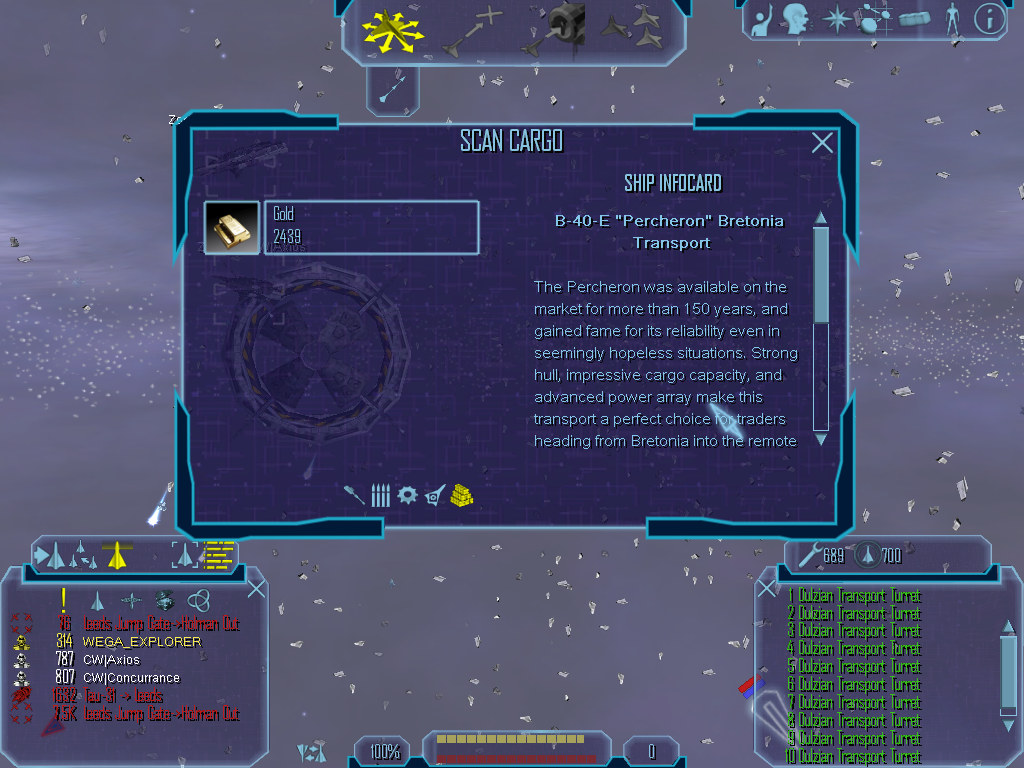Open the ship Information 'i' icon
1024x768 pixels.
pyautogui.click(x=989, y=18)
